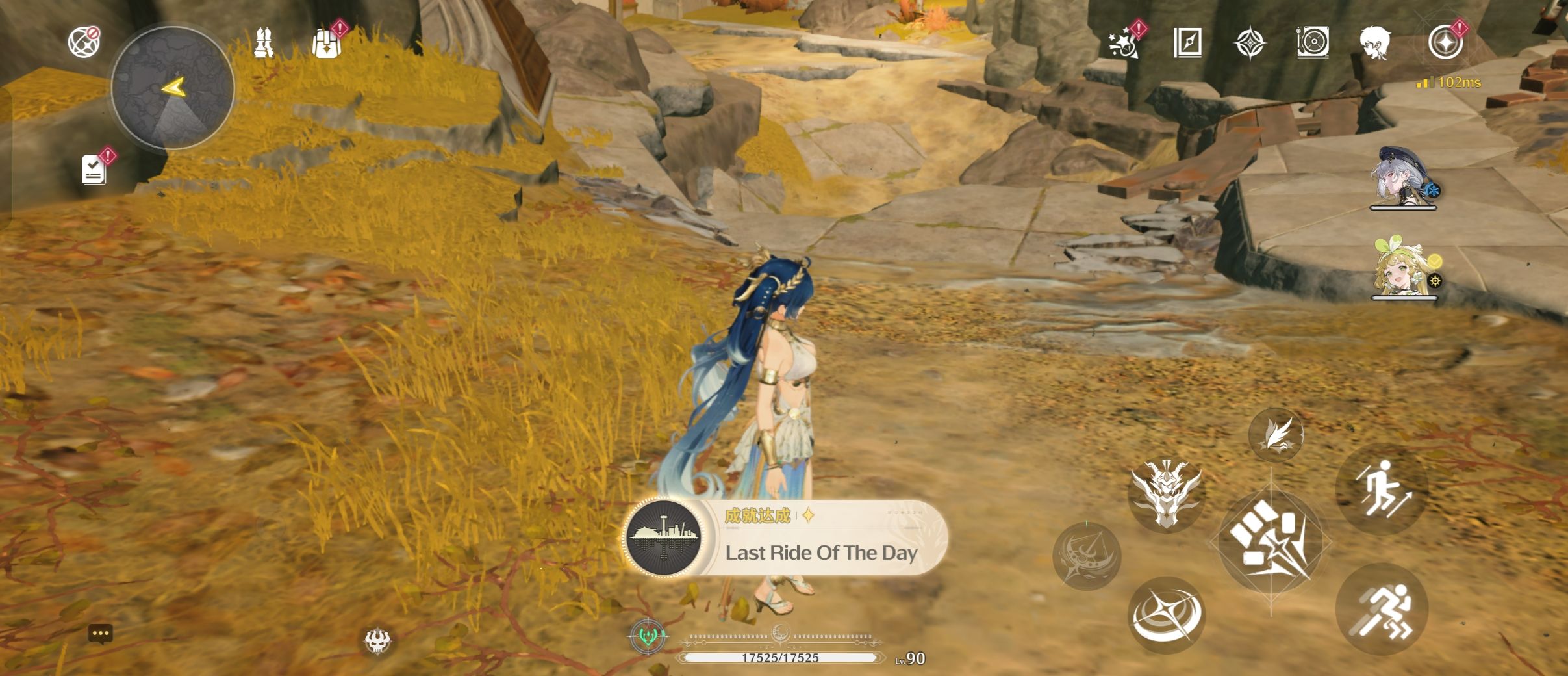The width and height of the screenshot is (1568, 676).
Task: Open the twin chess-piece icon
Action: click(x=263, y=43)
